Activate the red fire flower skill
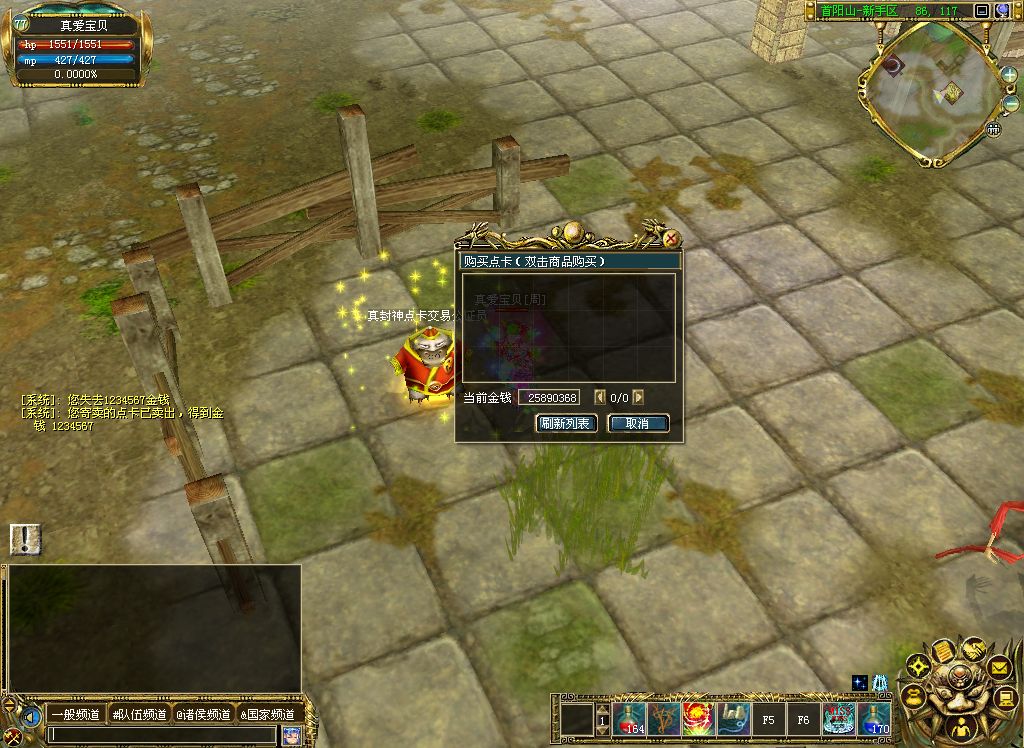Image resolution: width=1024 pixels, height=748 pixels. click(698, 718)
